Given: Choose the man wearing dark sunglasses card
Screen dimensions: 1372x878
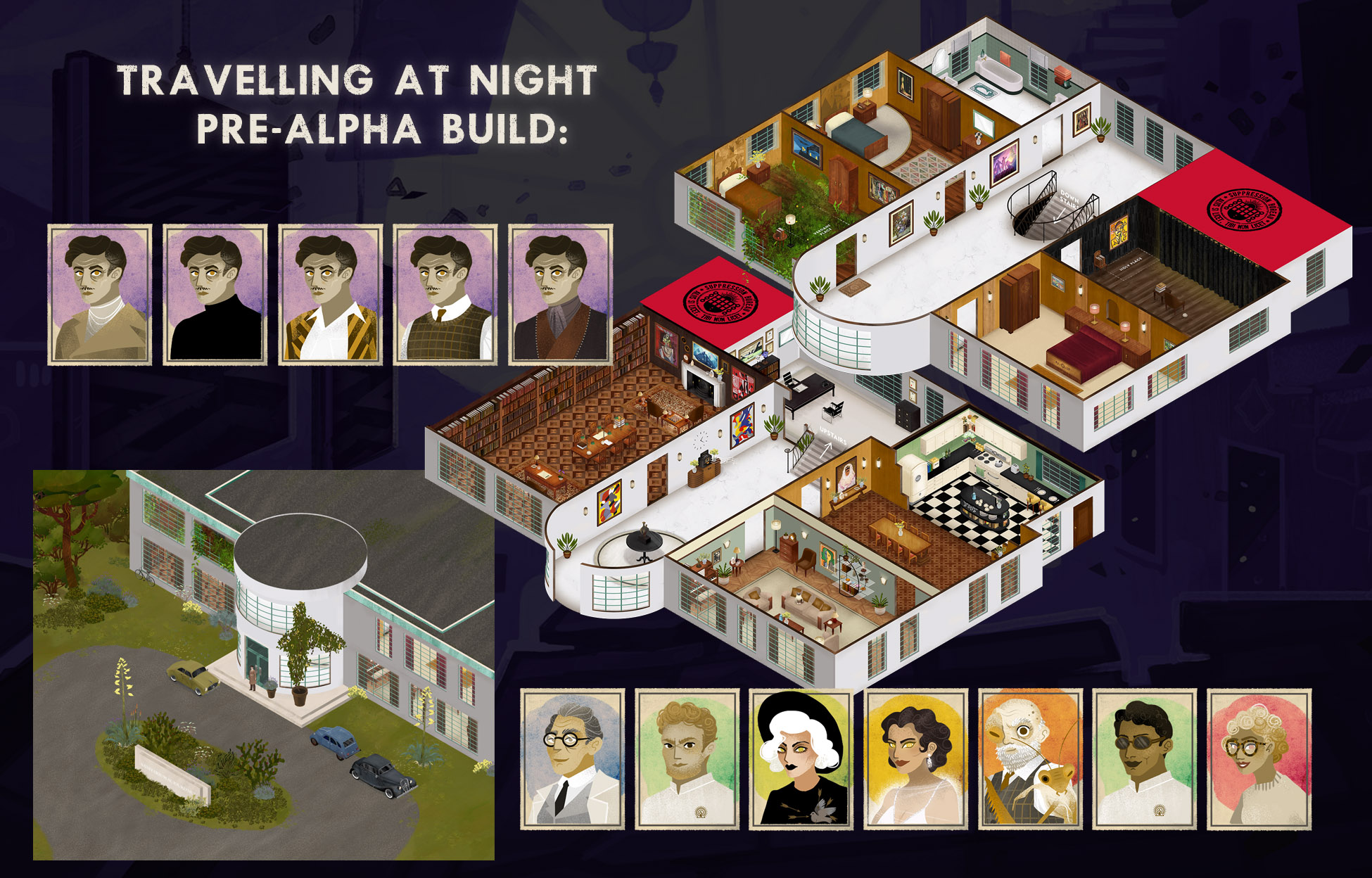Looking at the screenshot, I should pos(1145,759).
